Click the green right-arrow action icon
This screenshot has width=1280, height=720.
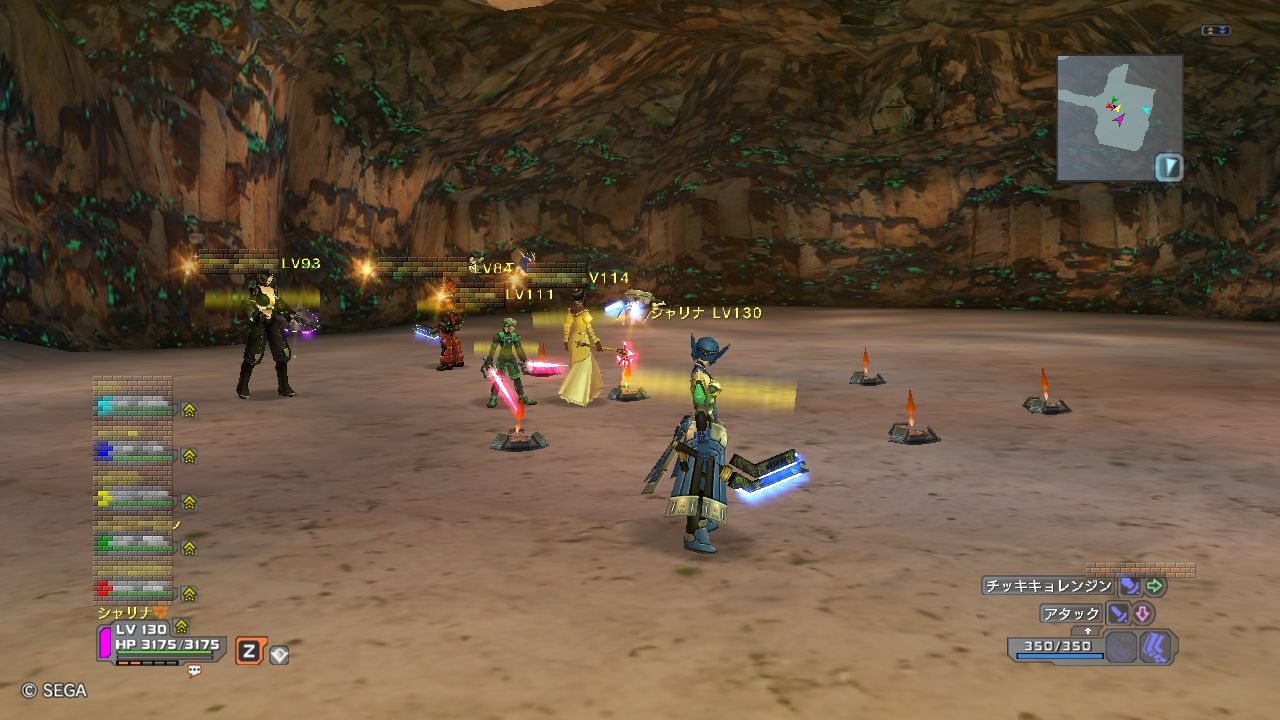click(1155, 587)
